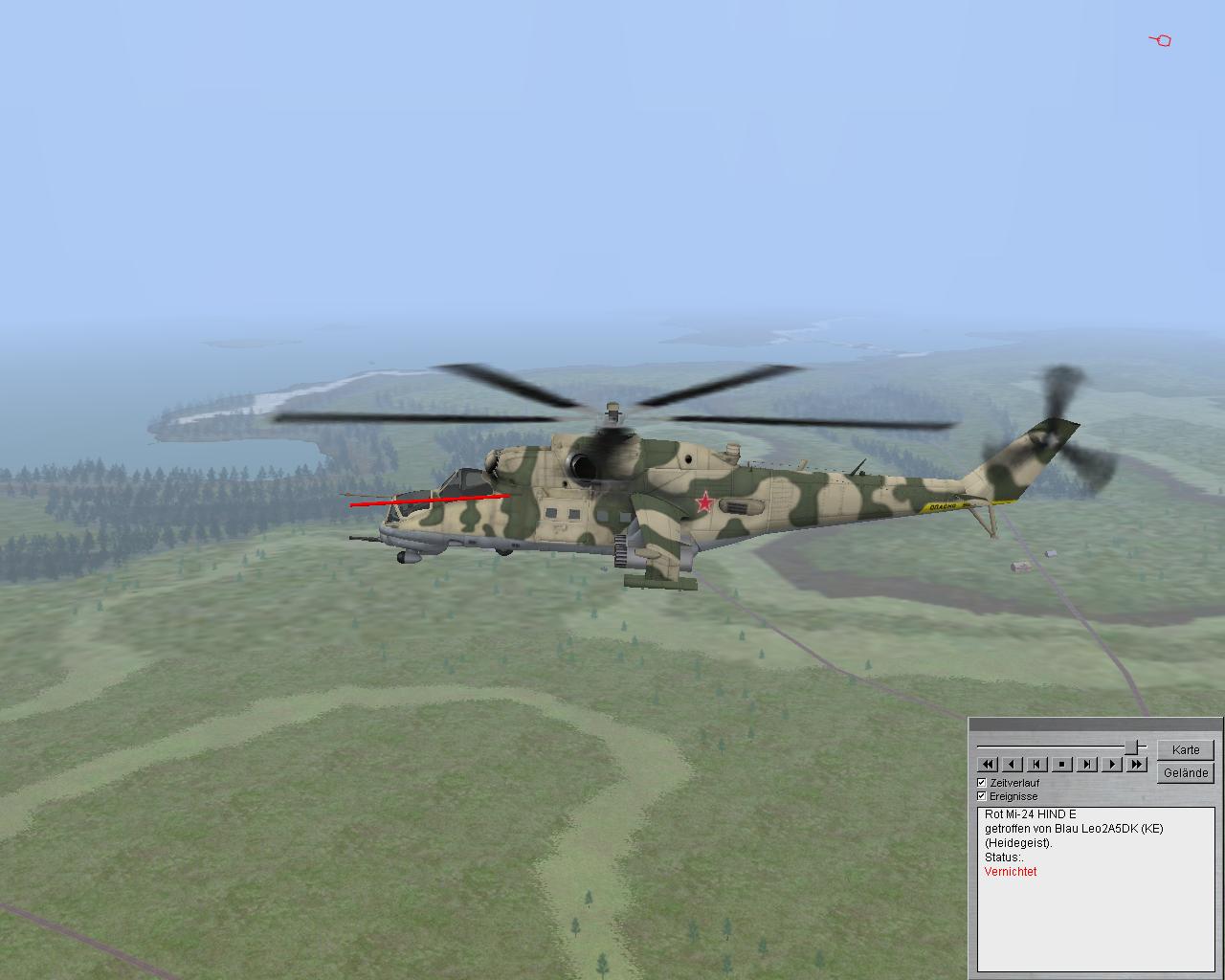Toggle the Zeitverlauf checkbox
This screenshot has width=1225, height=980.
981,783
